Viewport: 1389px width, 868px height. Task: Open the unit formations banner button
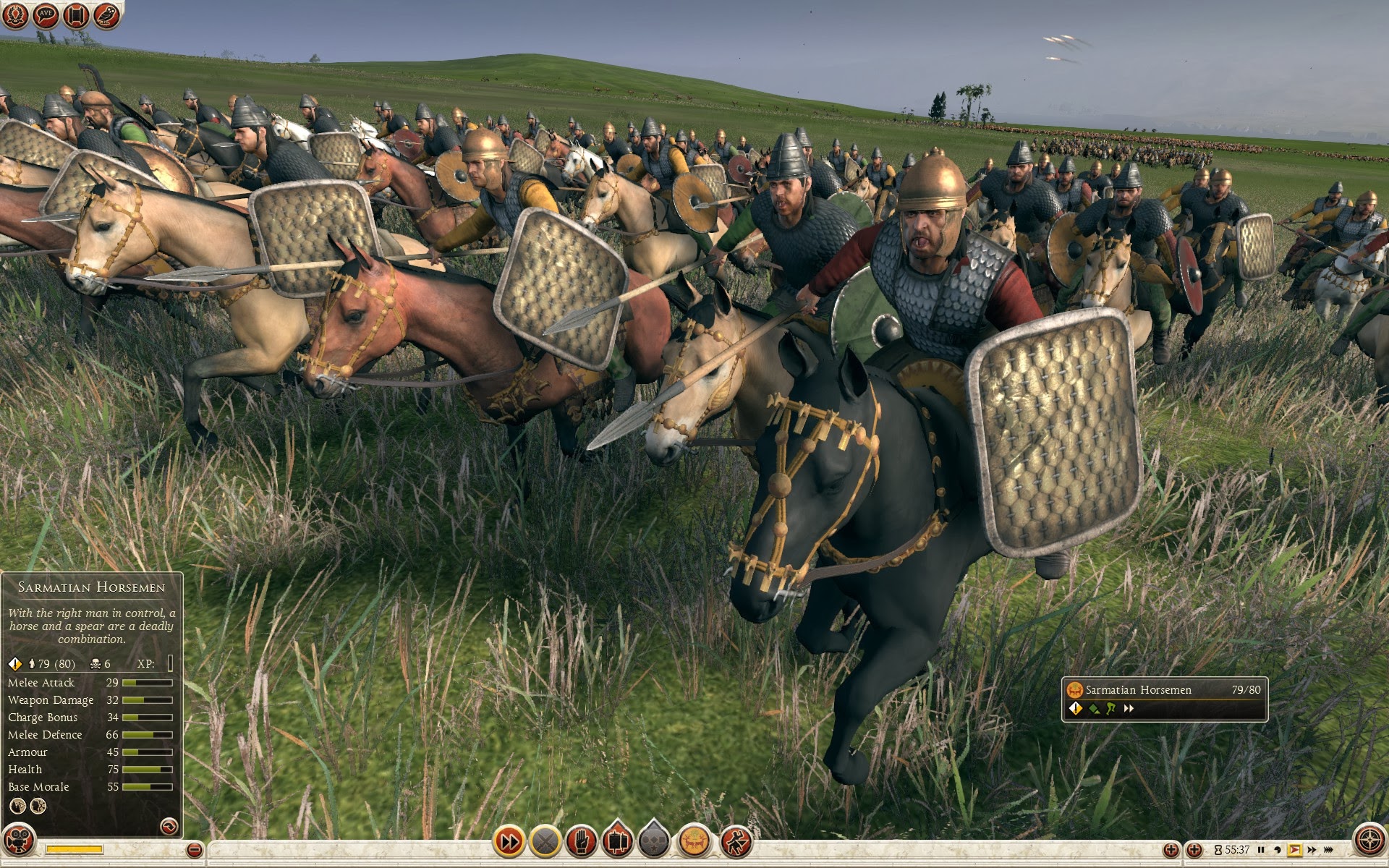(x=617, y=841)
